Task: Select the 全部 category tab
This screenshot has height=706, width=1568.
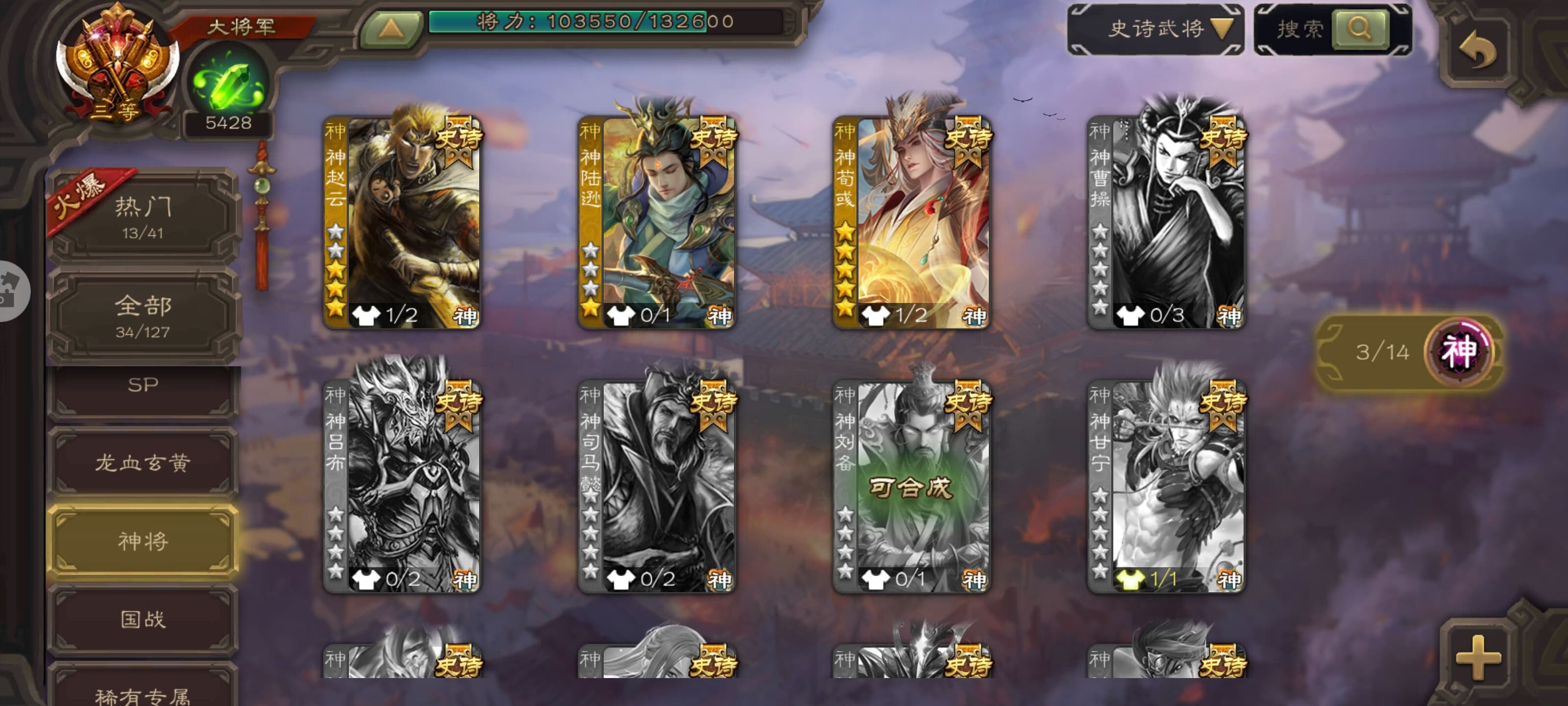Action: (143, 315)
